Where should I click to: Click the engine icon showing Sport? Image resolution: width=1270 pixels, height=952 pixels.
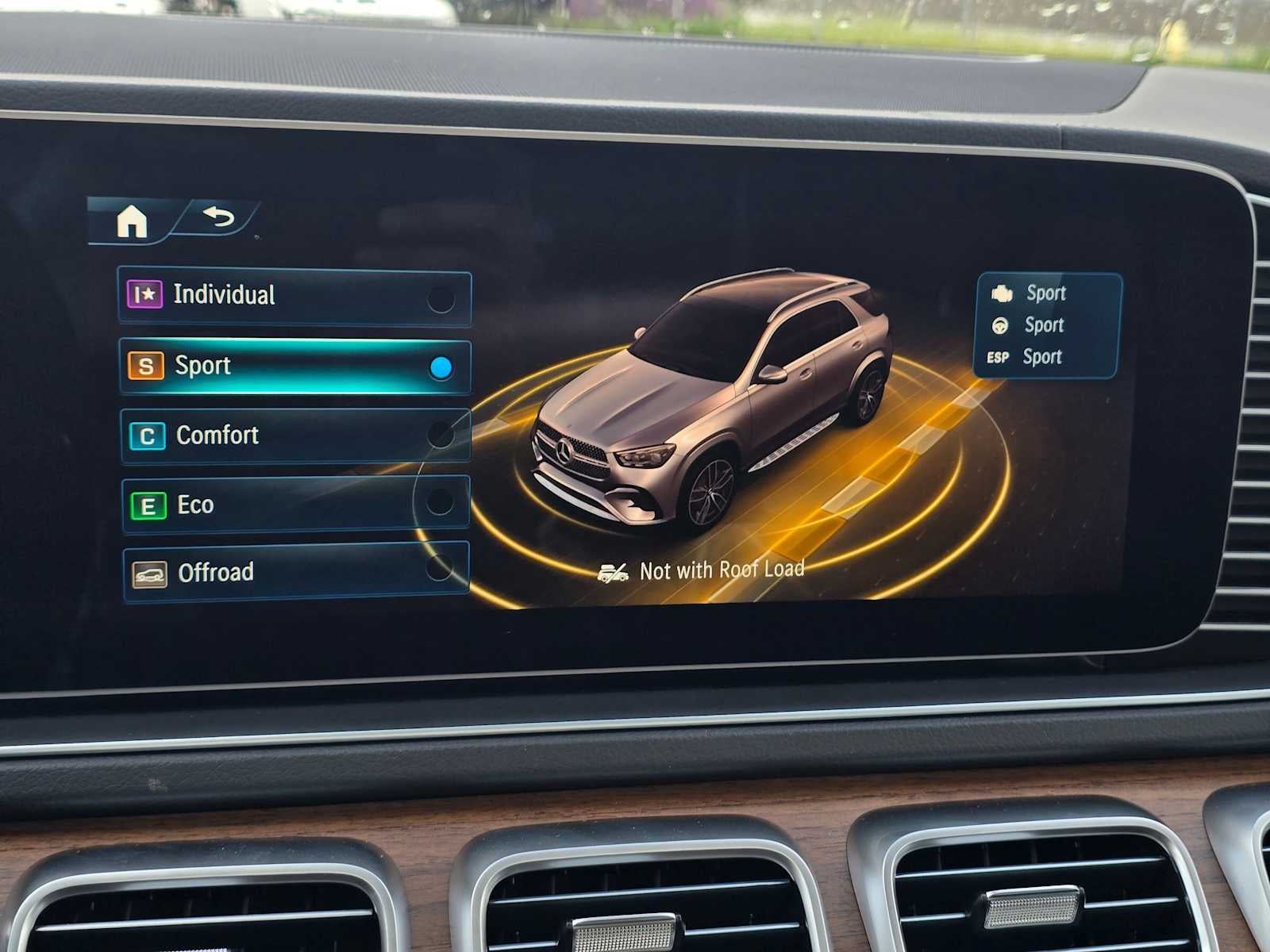pyautogui.click(x=1004, y=293)
